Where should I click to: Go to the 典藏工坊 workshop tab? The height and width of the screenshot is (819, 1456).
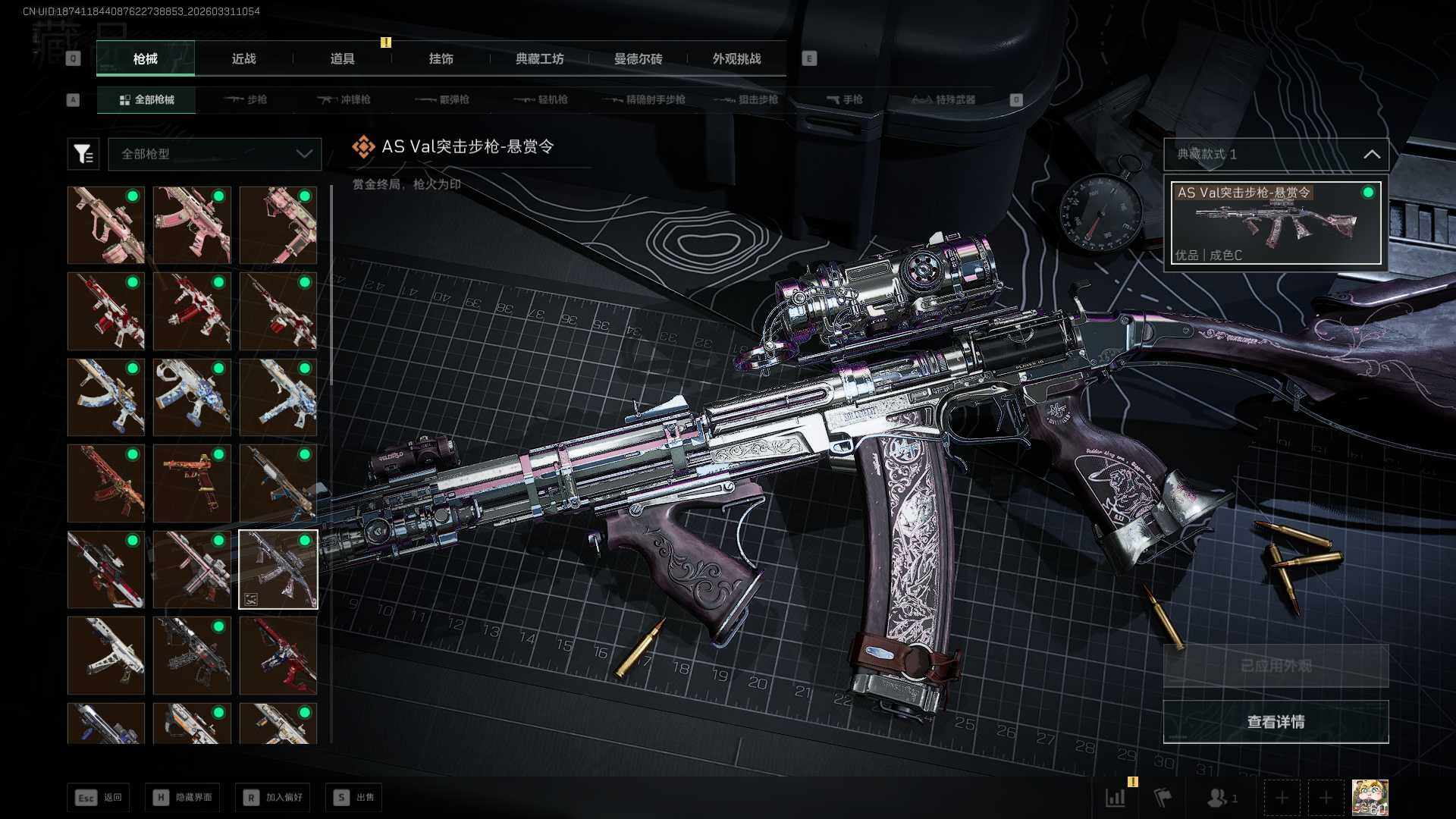[539, 58]
